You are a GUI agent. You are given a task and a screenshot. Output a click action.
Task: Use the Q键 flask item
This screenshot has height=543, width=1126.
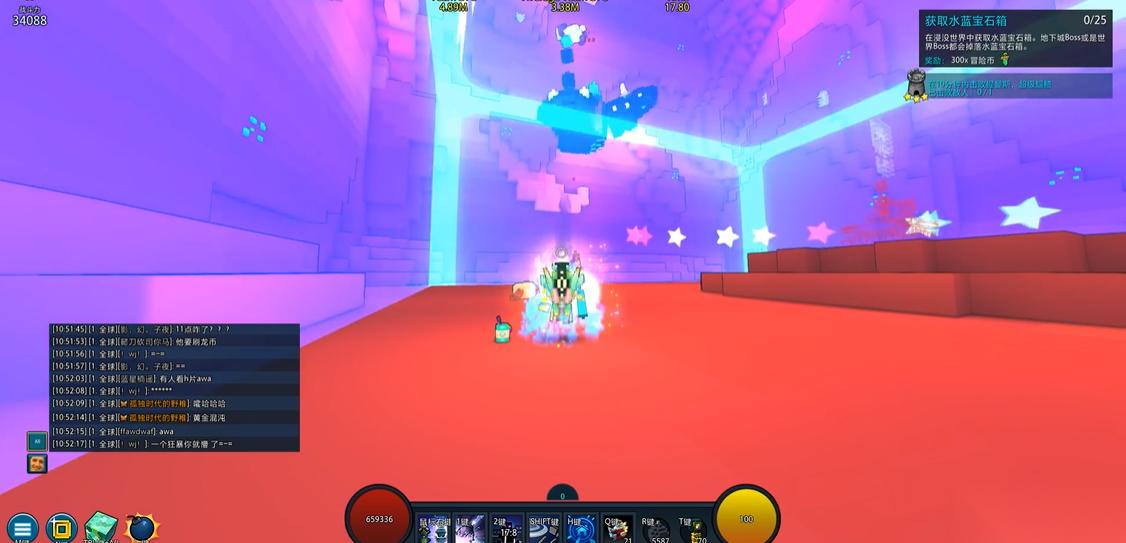pyautogui.click(x=617, y=529)
